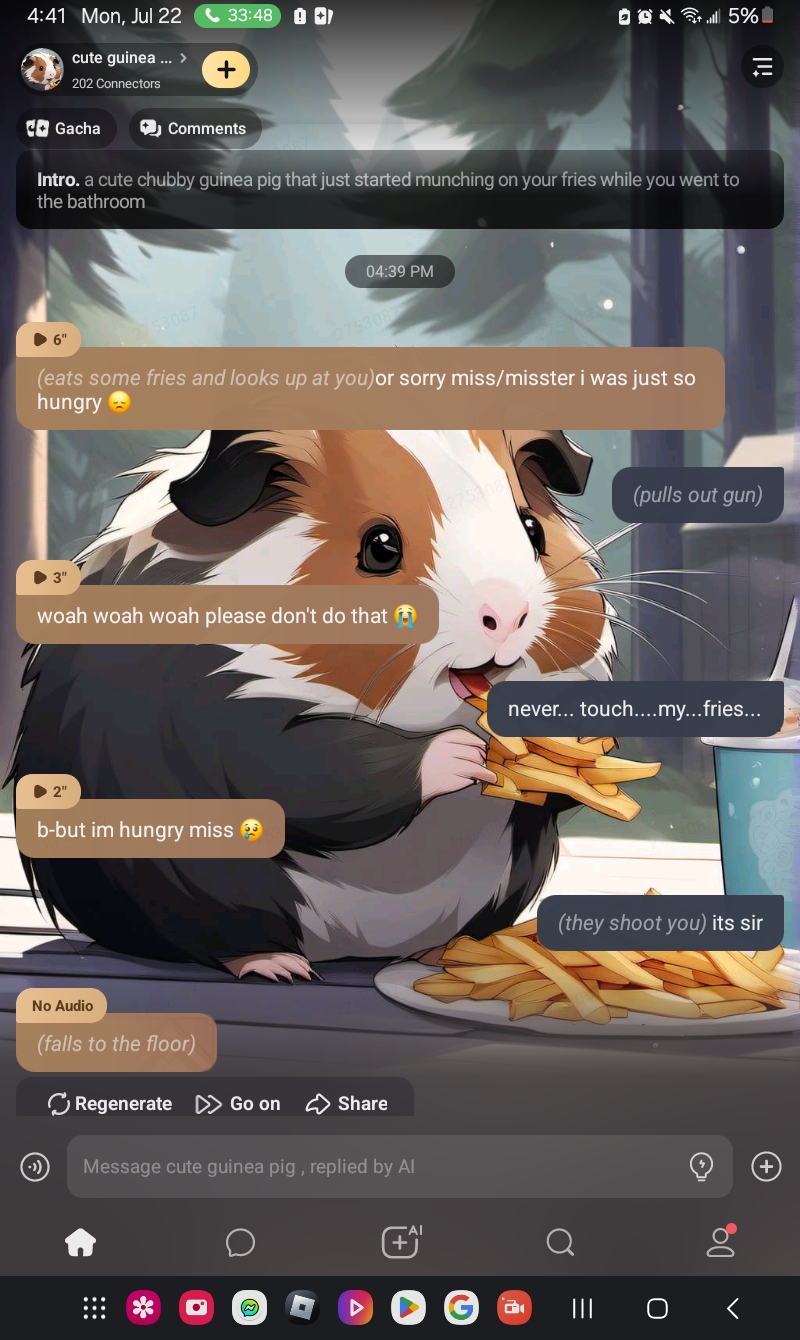800x1340 pixels.
Task: Open the top-right list menu icon
Action: [762, 67]
